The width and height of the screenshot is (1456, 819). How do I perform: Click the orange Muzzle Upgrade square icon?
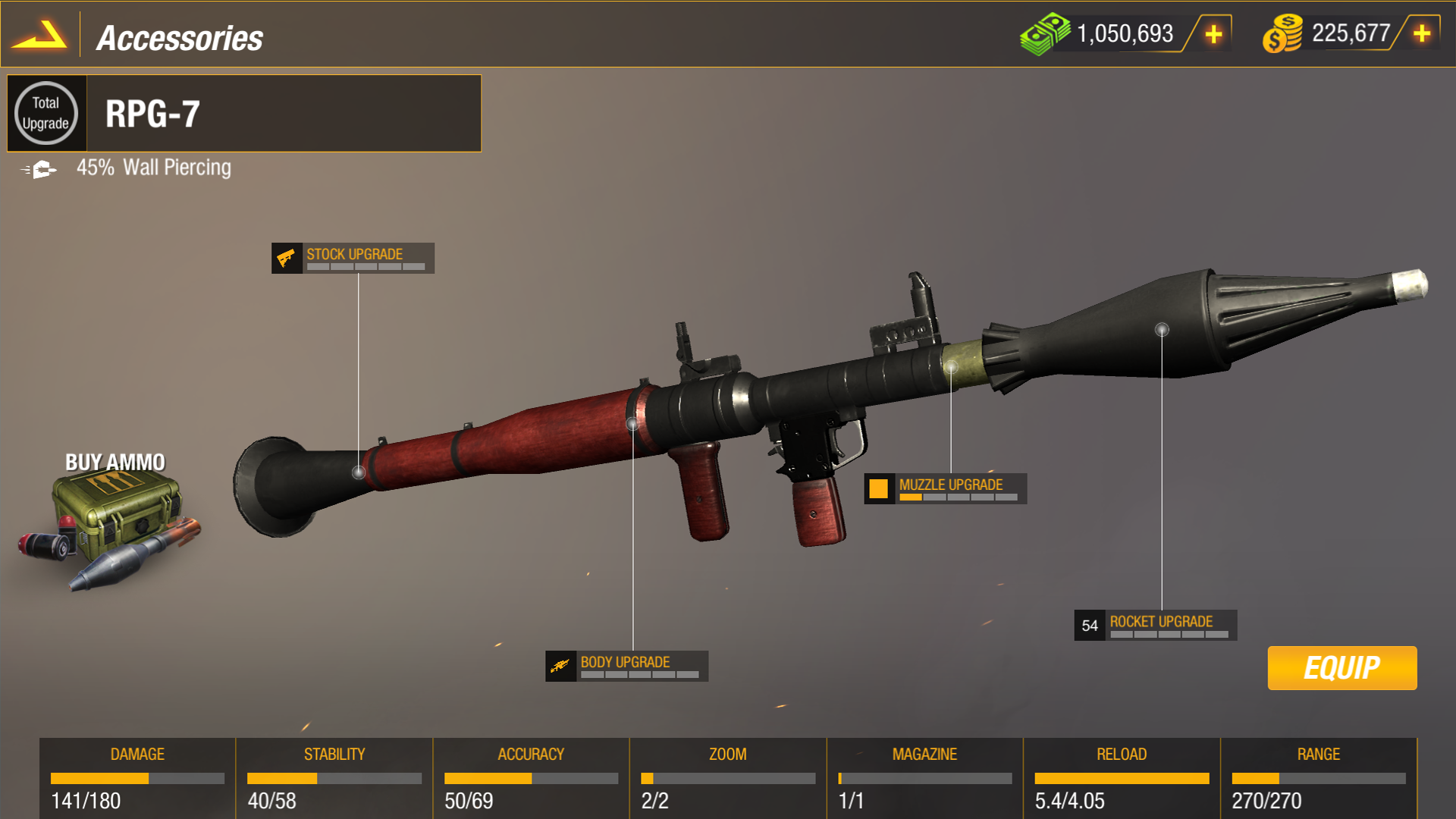point(880,488)
